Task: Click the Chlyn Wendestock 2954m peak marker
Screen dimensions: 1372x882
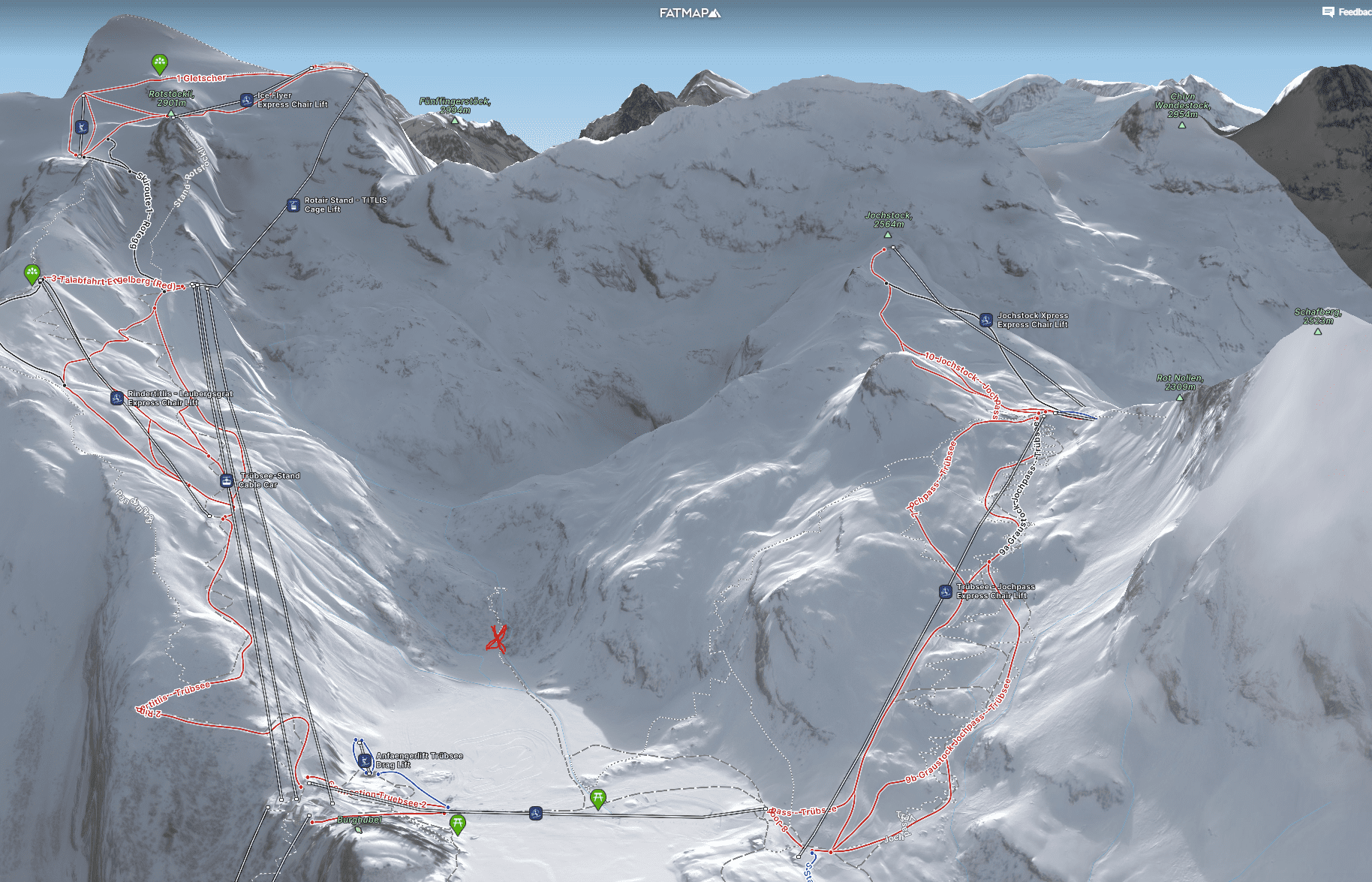Action: click(x=1182, y=125)
